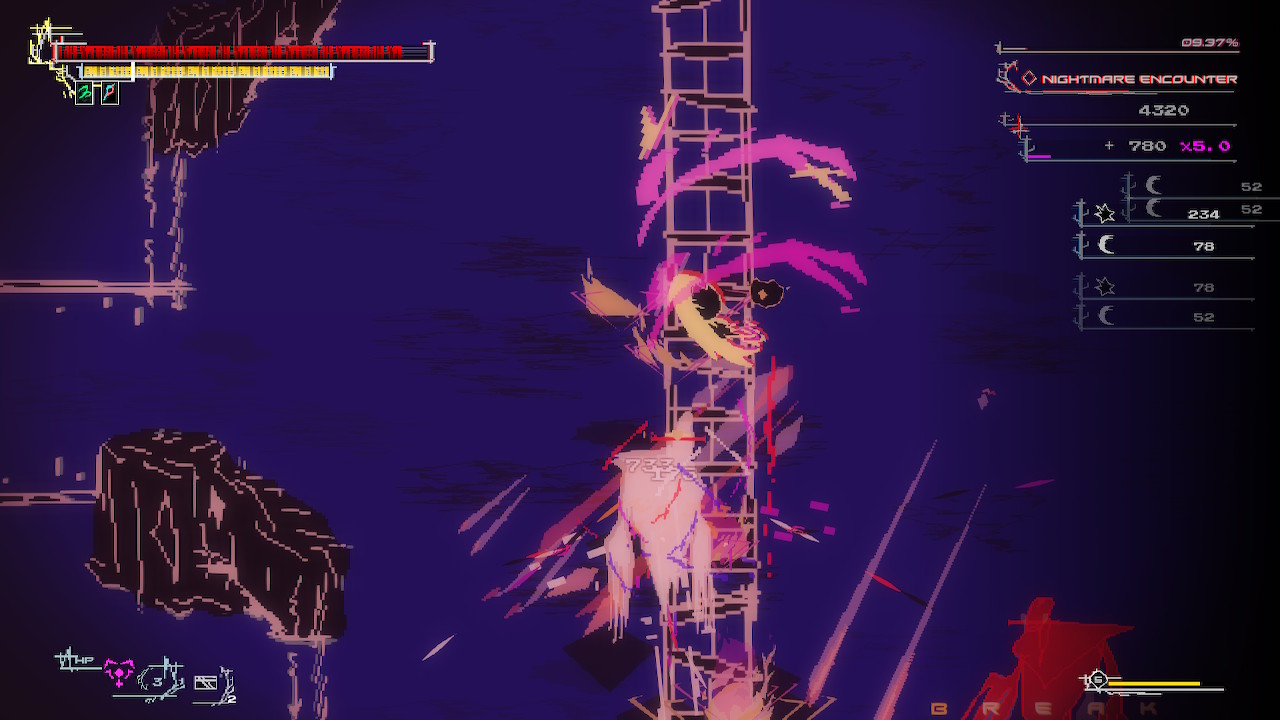1280x720 pixels.
Task: Click the weapon magazine icon showing 2
Action: tap(206, 682)
